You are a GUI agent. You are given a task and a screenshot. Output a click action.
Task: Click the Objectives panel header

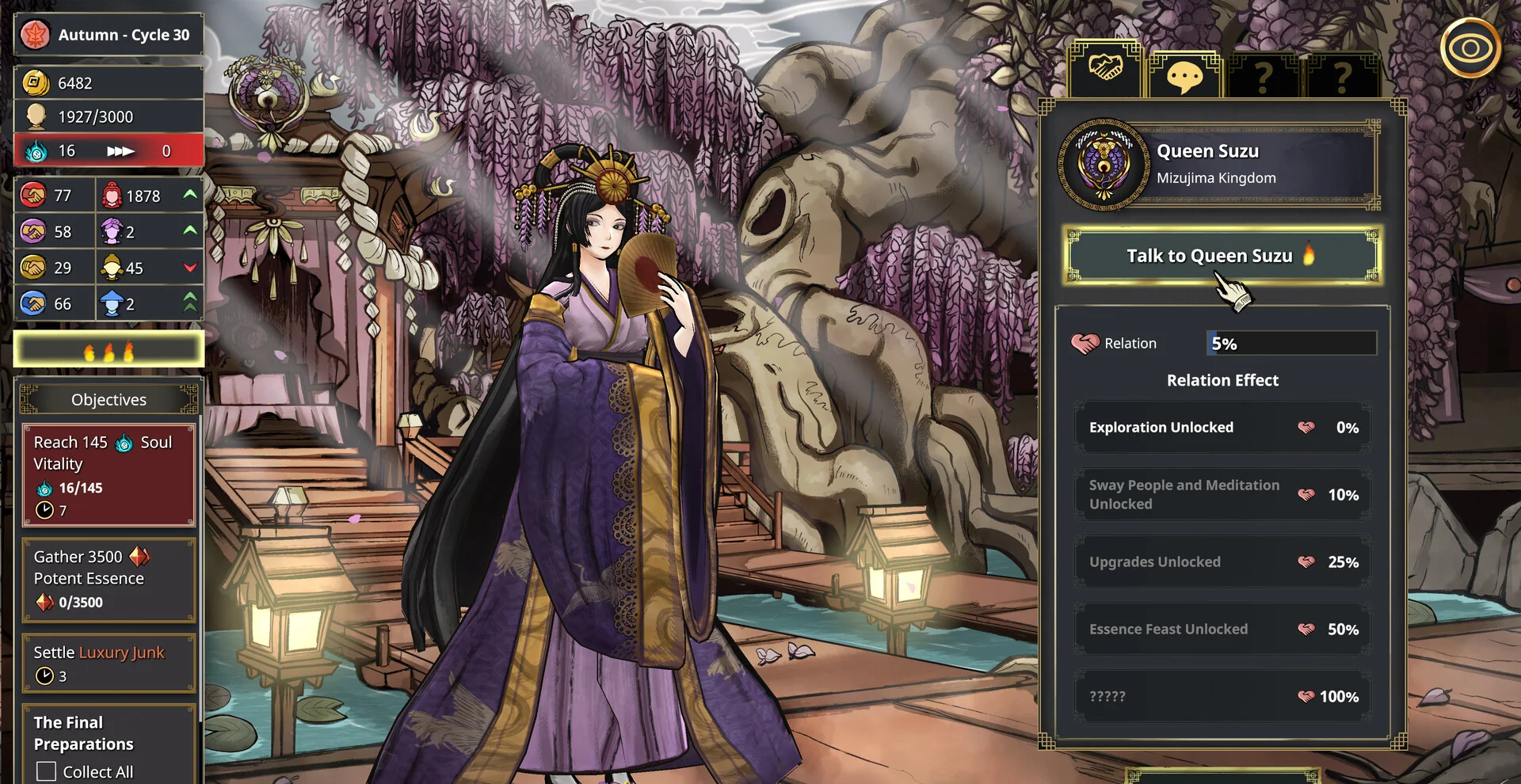pyautogui.click(x=109, y=400)
